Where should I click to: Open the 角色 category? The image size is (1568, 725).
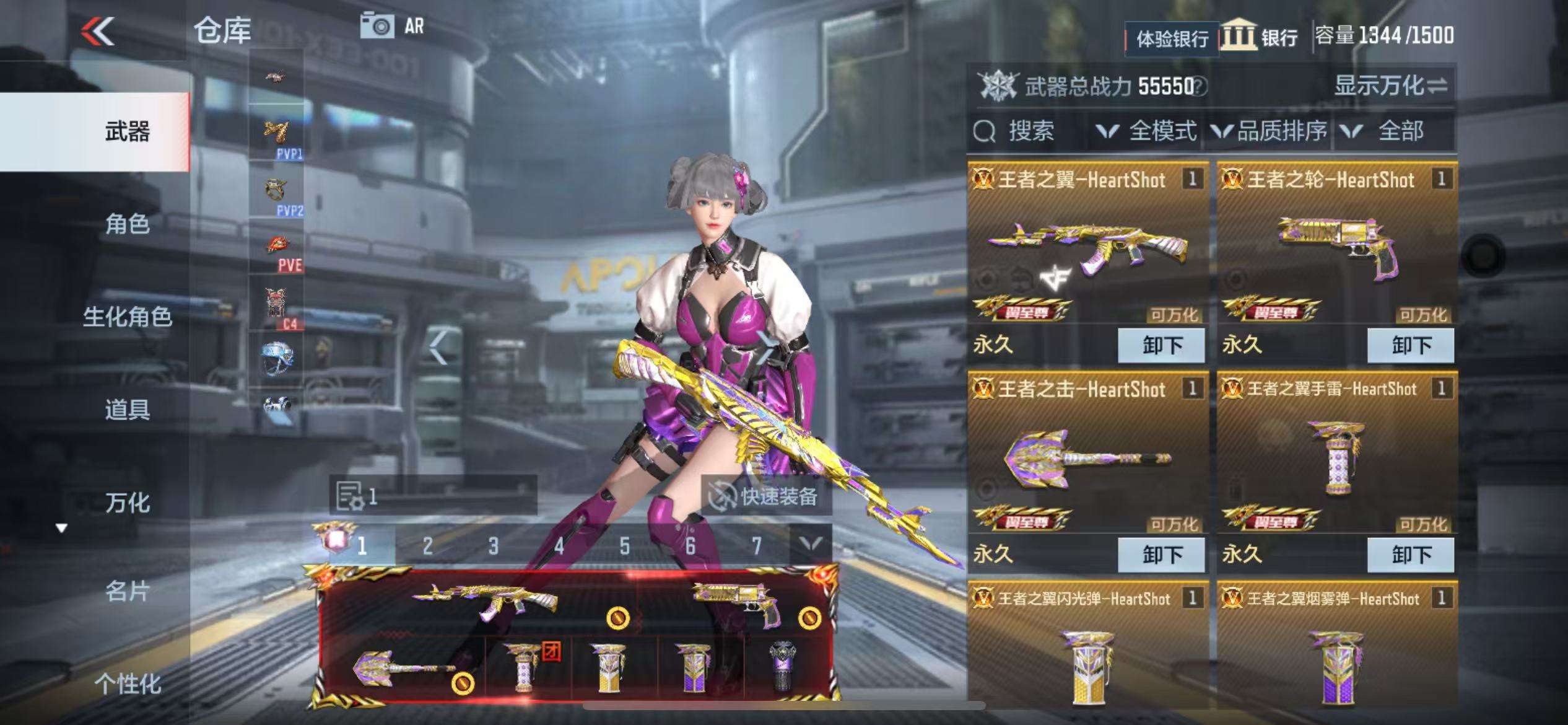click(x=127, y=224)
